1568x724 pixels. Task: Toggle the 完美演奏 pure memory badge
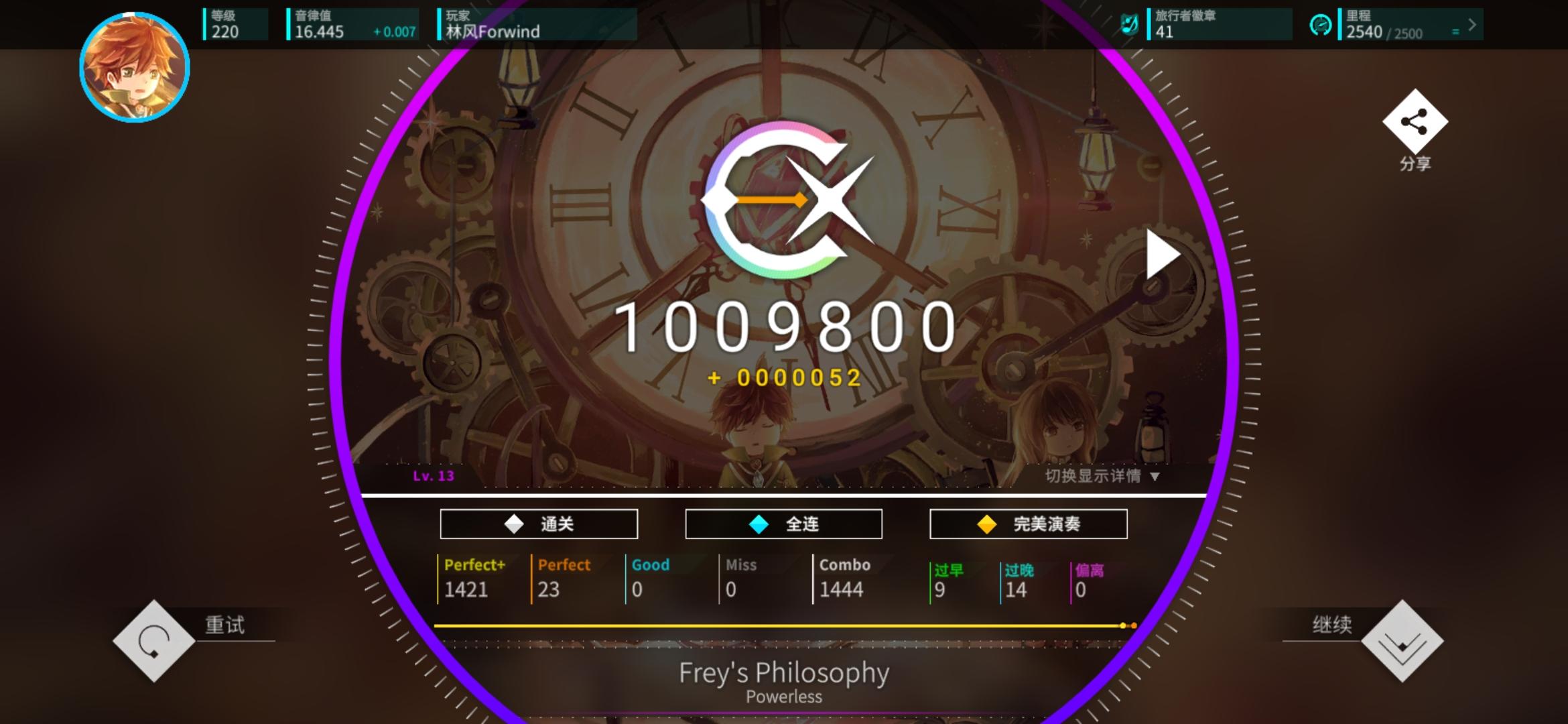[1028, 524]
